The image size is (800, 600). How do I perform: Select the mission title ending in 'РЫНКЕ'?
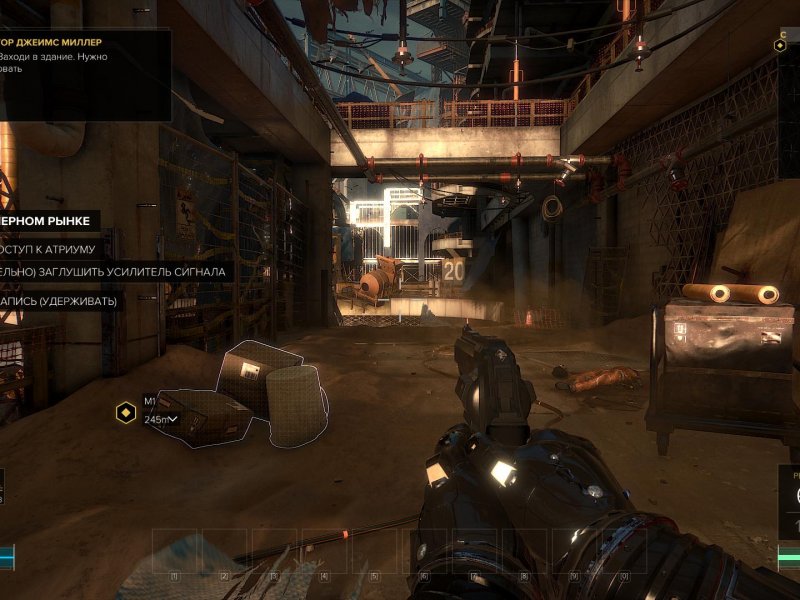pyautogui.click(x=46, y=220)
